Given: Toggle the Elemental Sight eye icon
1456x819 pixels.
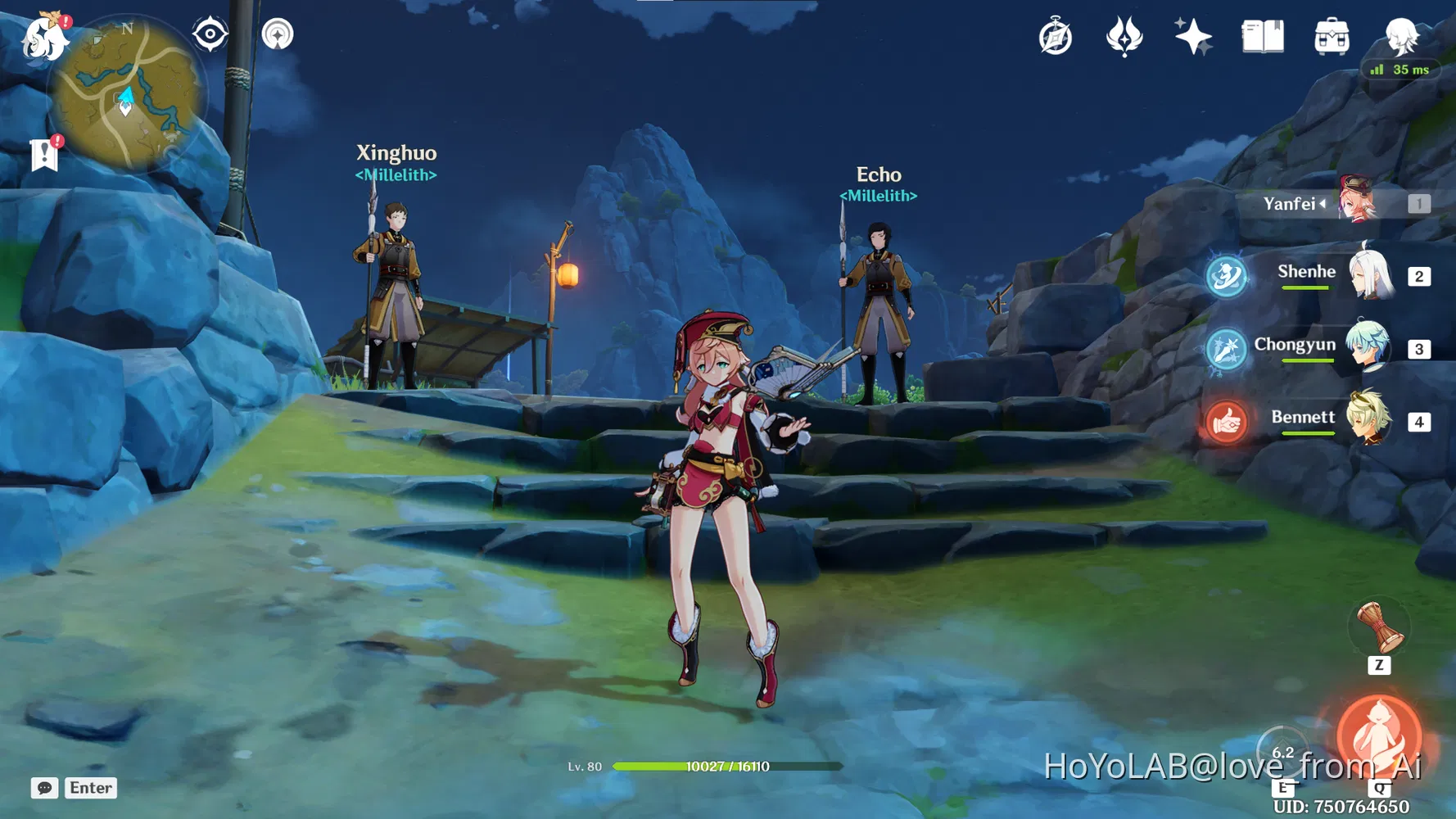Looking at the screenshot, I should tap(210, 34).
